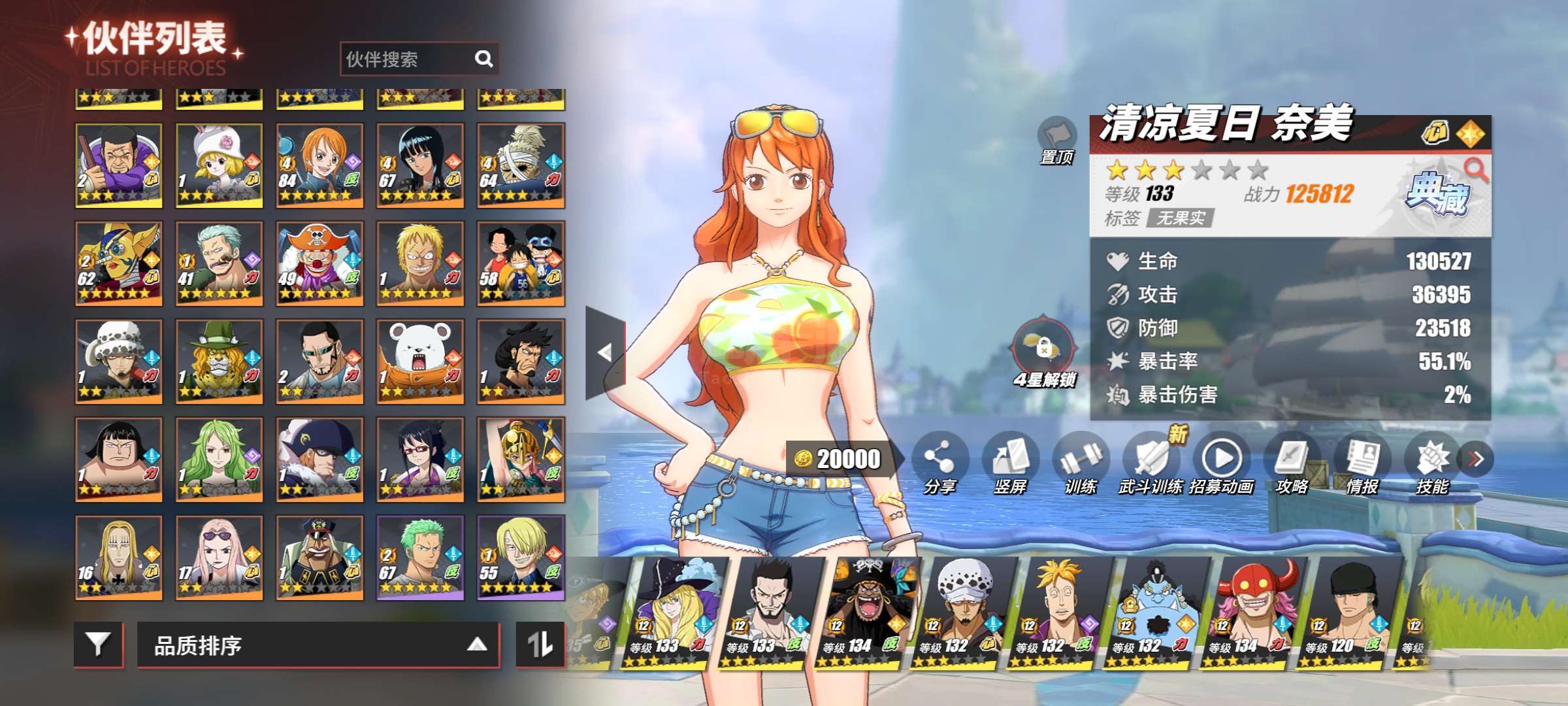This screenshot has width=1568, height=706.
Task: Show more actions with the right arrow
Action: pyautogui.click(x=1476, y=459)
